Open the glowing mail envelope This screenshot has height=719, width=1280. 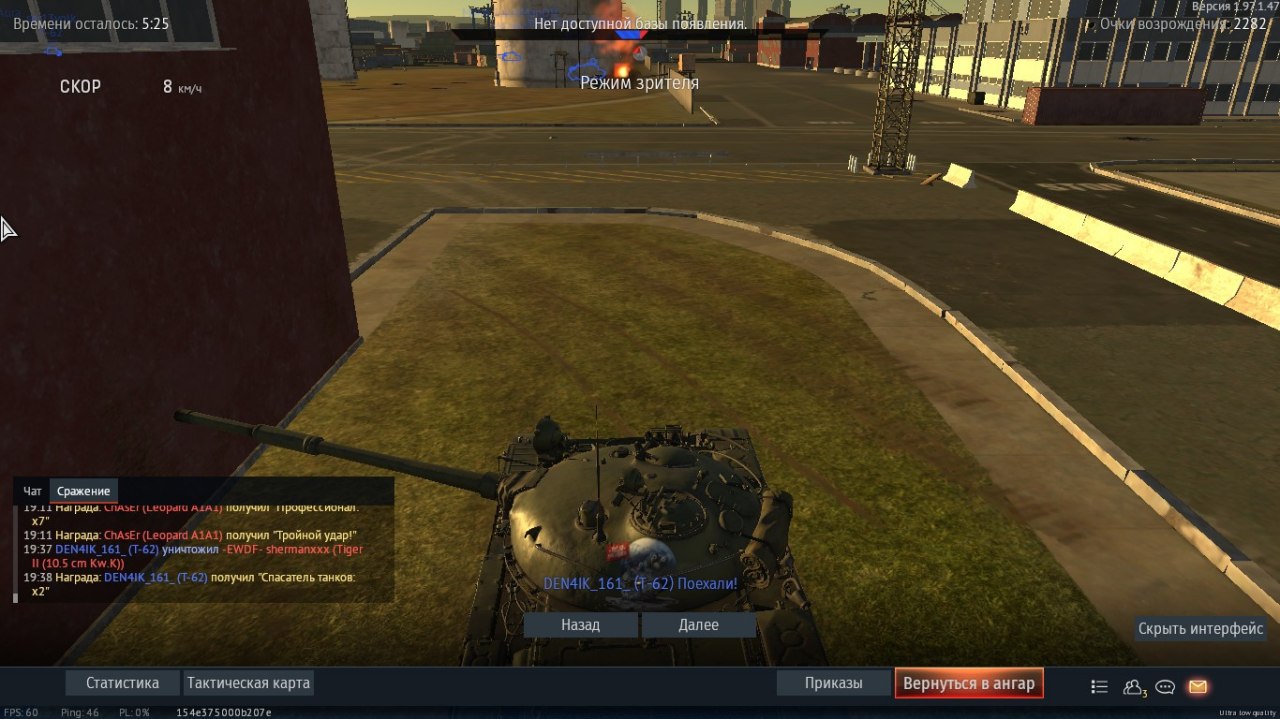(1197, 687)
